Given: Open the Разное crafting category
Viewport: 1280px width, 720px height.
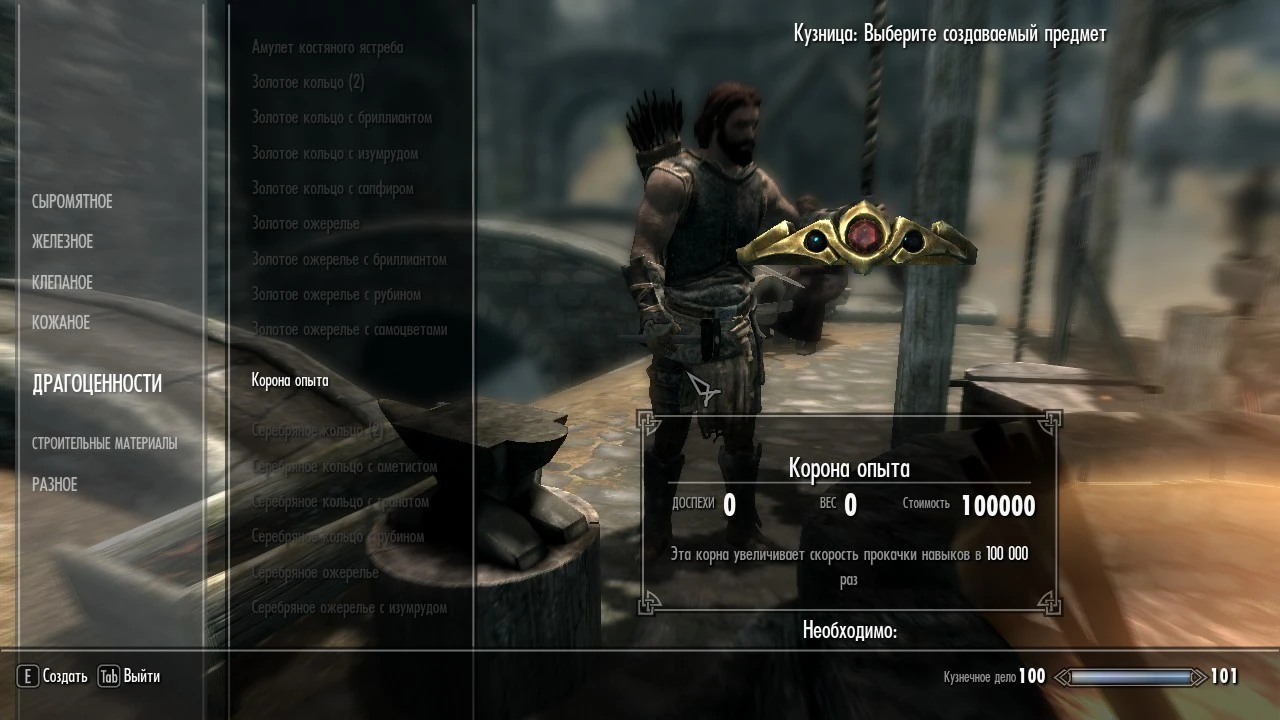Looking at the screenshot, I should click(x=55, y=484).
